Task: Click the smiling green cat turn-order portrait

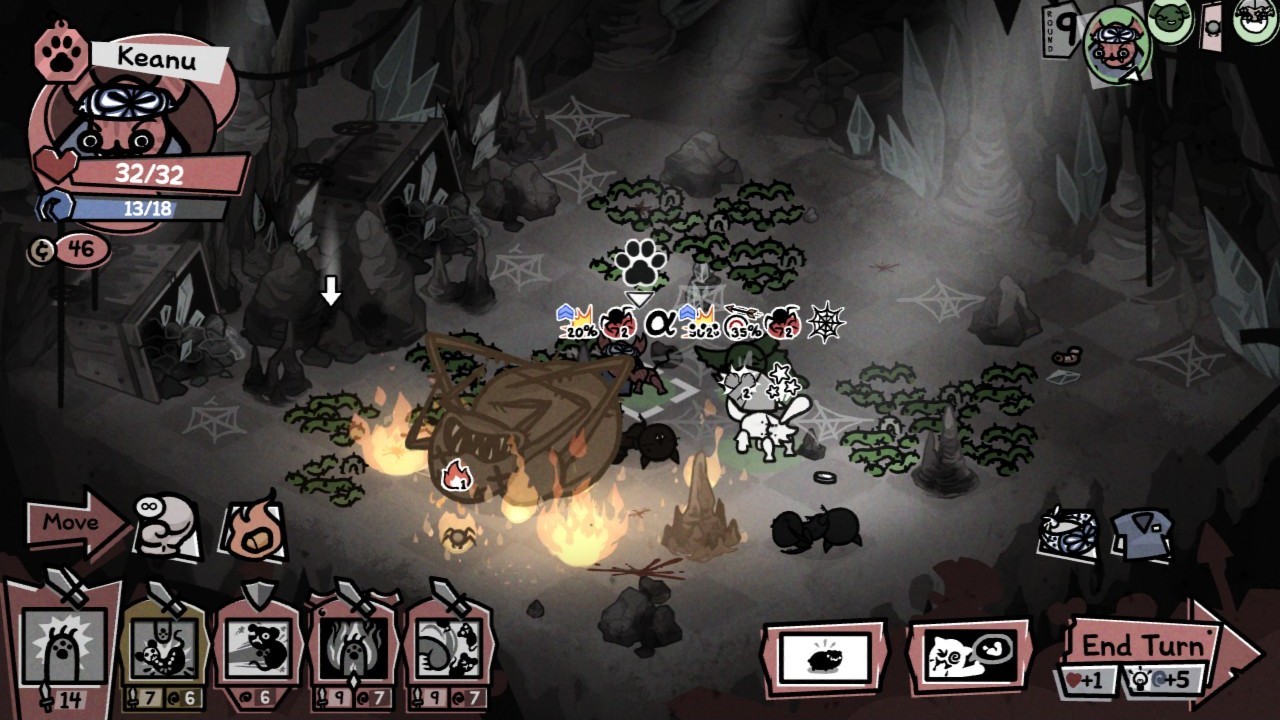Action: (x=1169, y=19)
